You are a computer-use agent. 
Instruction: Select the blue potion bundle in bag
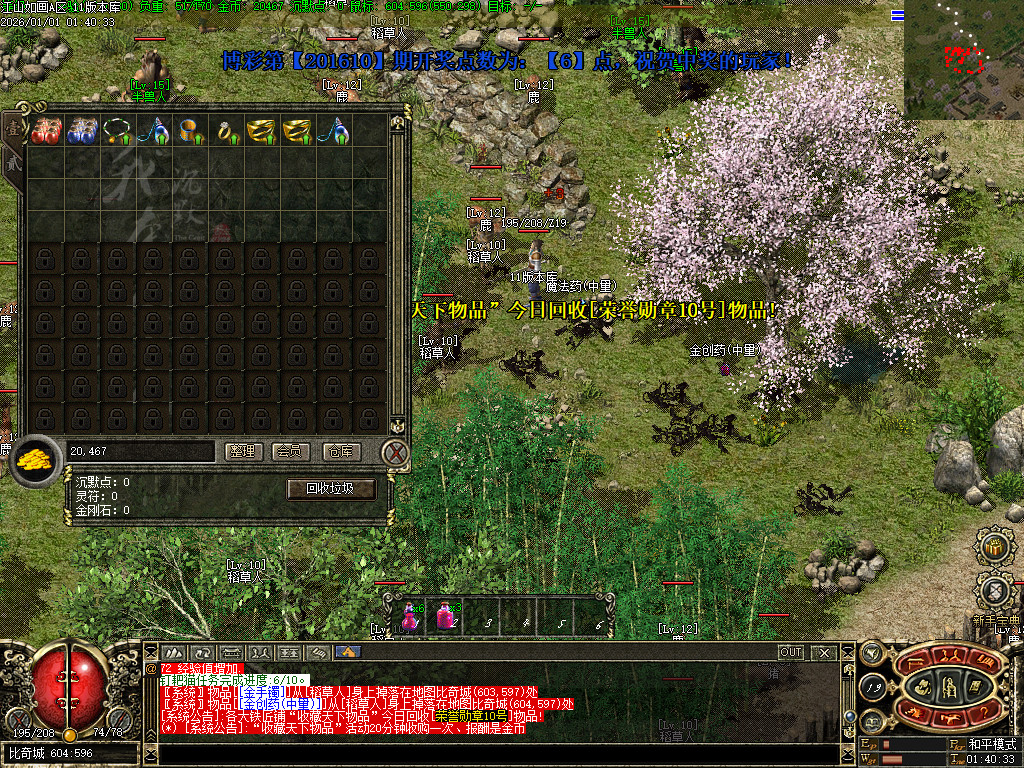coord(80,131)
